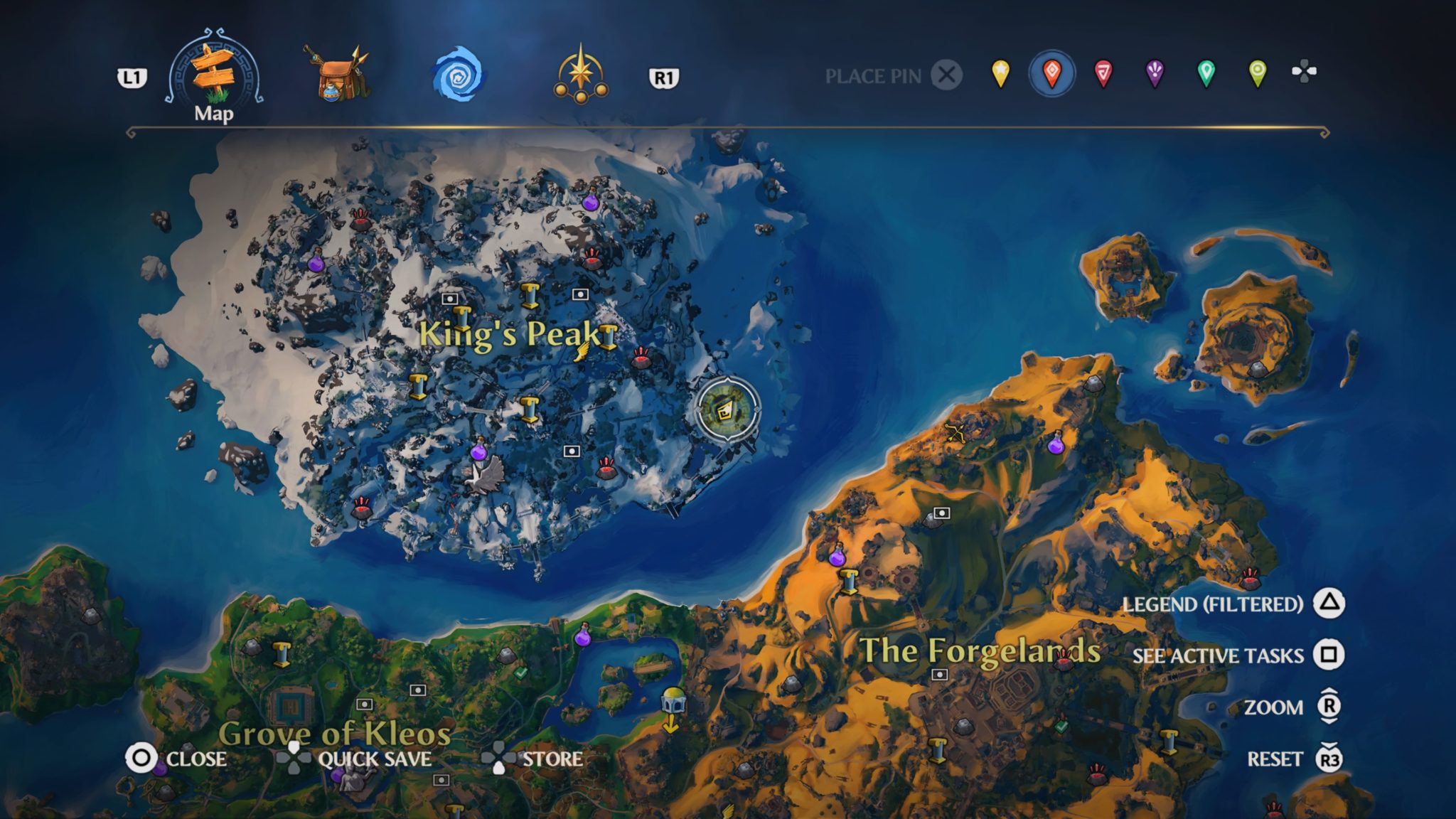Select the circled vault marker near King's Peak

(727, 410)
